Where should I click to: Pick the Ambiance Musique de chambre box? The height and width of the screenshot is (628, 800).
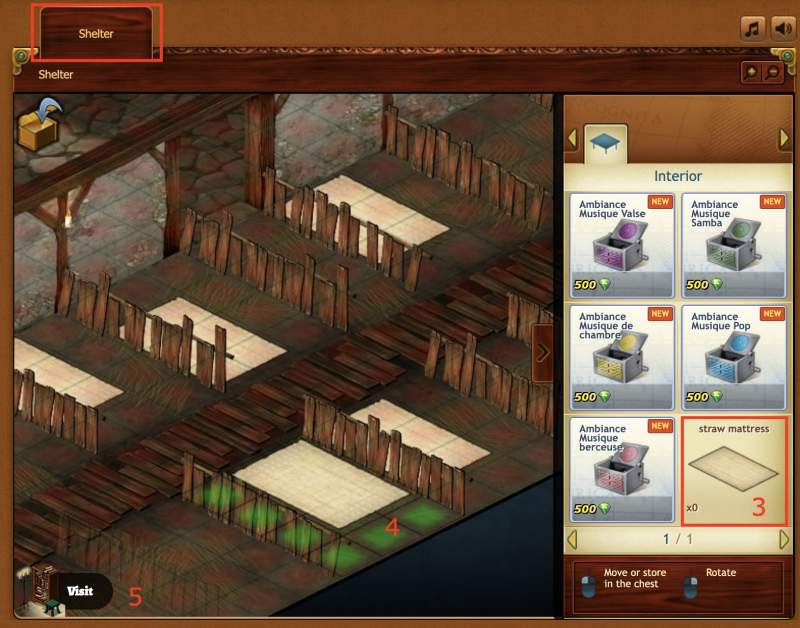(621, 357)
